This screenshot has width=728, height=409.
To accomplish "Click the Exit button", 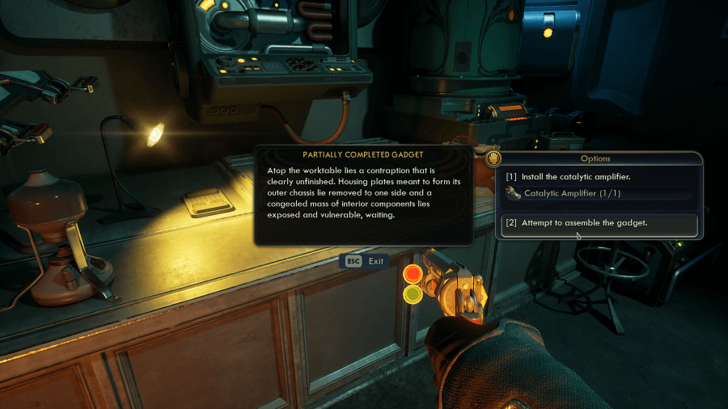I will [x=365, y=261].
